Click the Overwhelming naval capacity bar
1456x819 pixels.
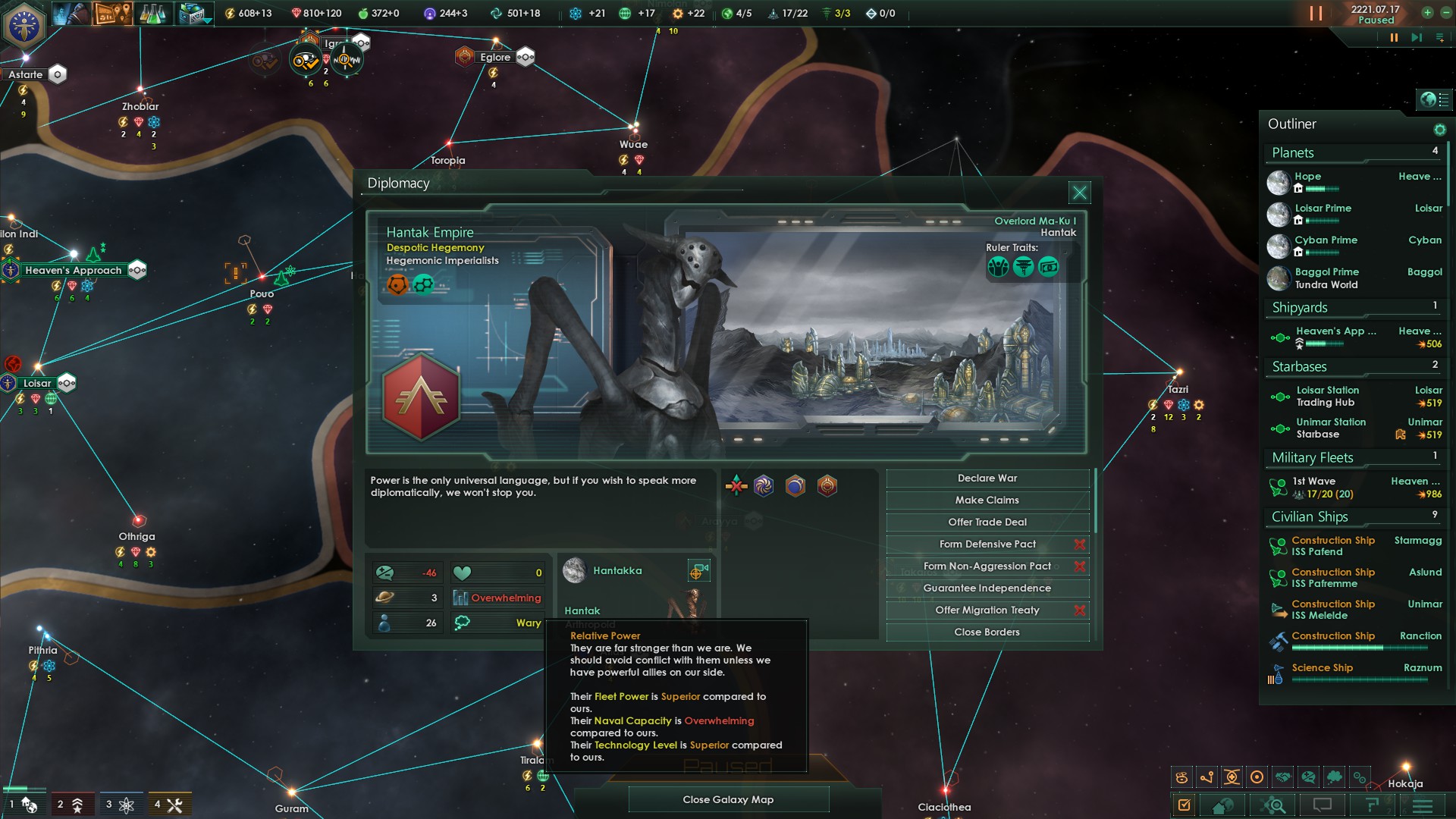498,598
